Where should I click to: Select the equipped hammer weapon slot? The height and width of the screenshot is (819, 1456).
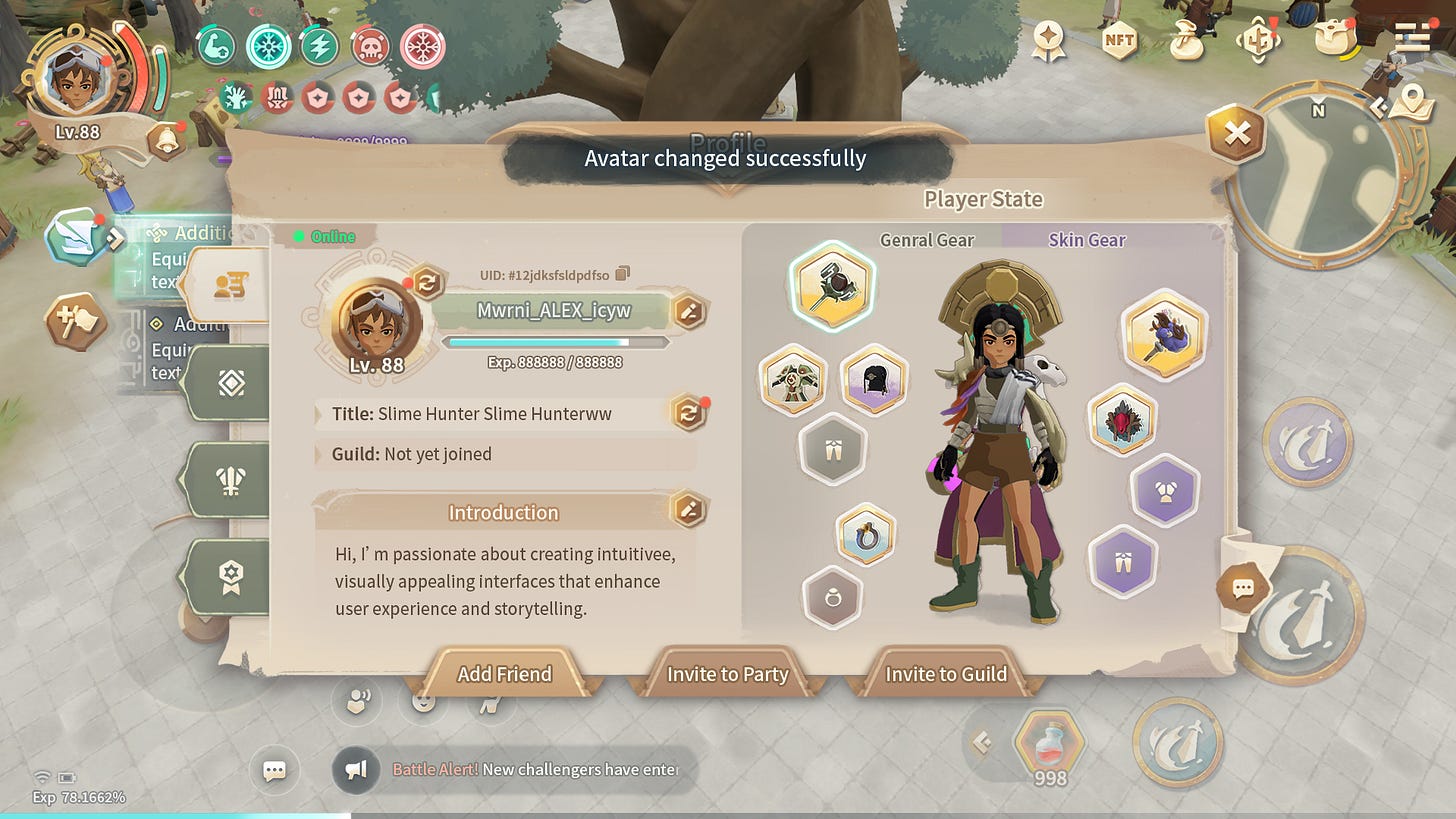coord(832,287)
